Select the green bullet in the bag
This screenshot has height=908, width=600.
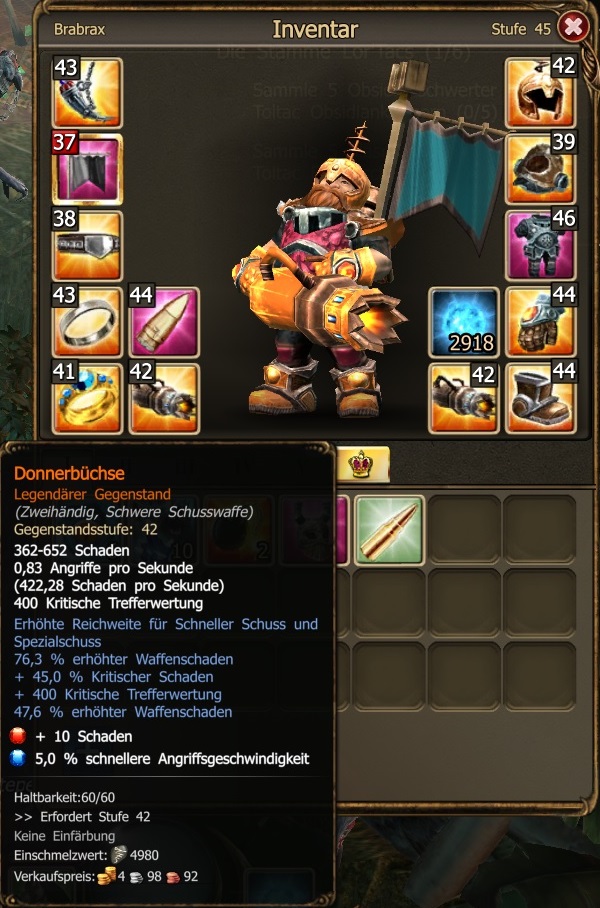(x=389, y=530)
